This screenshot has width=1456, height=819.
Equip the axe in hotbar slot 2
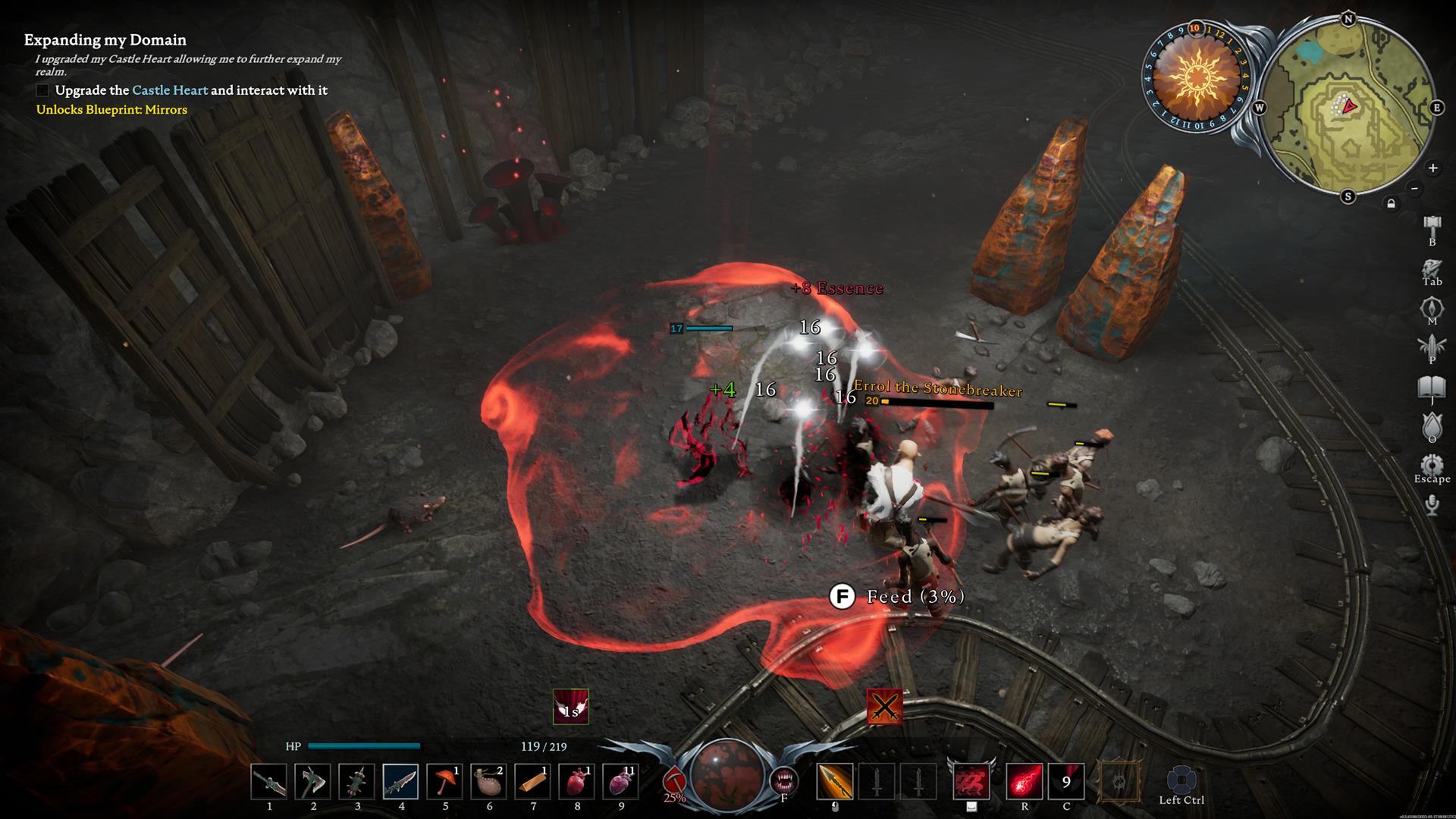(313, 782)
